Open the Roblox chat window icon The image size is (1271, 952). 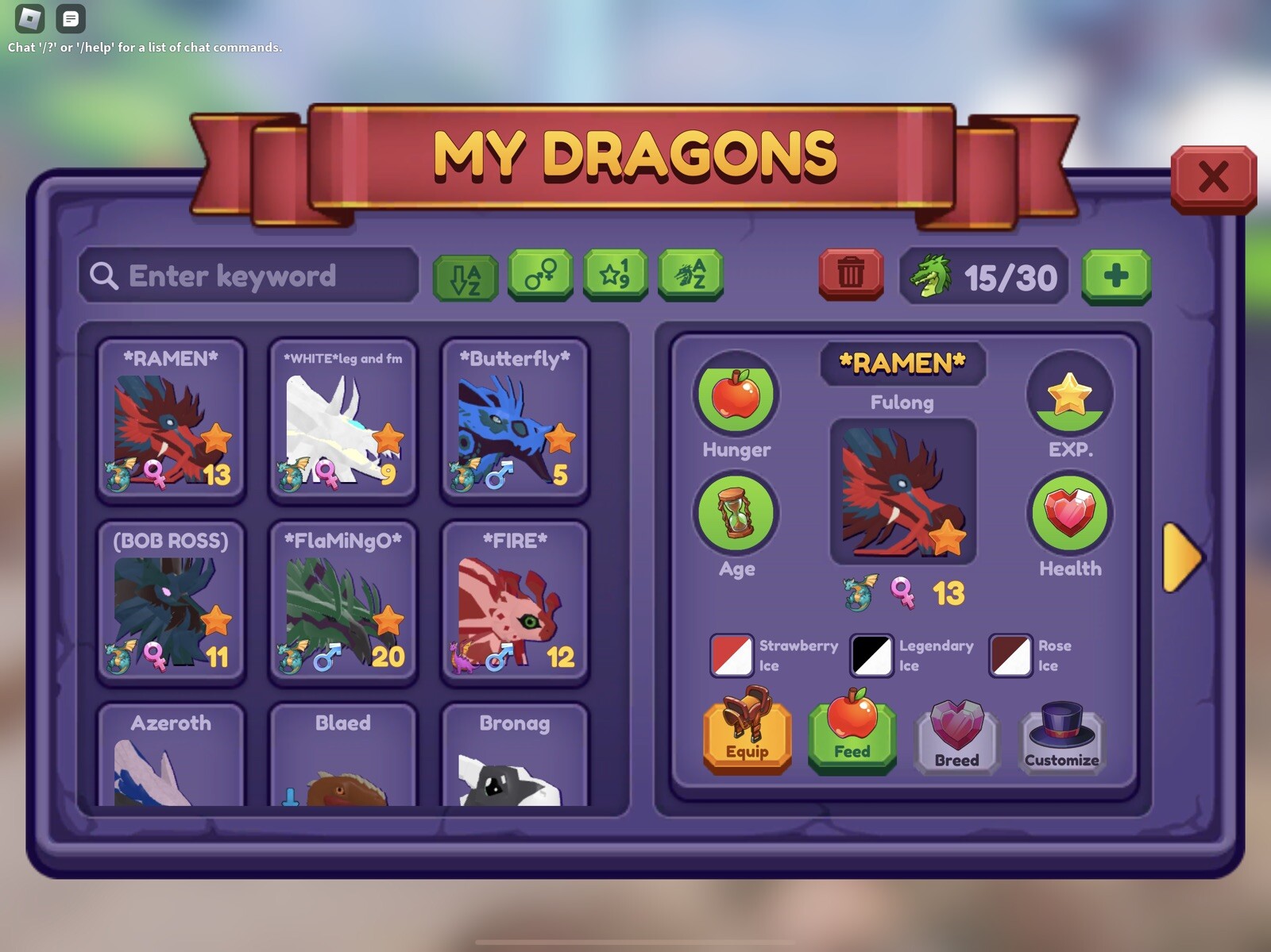[x=71, y=18]
